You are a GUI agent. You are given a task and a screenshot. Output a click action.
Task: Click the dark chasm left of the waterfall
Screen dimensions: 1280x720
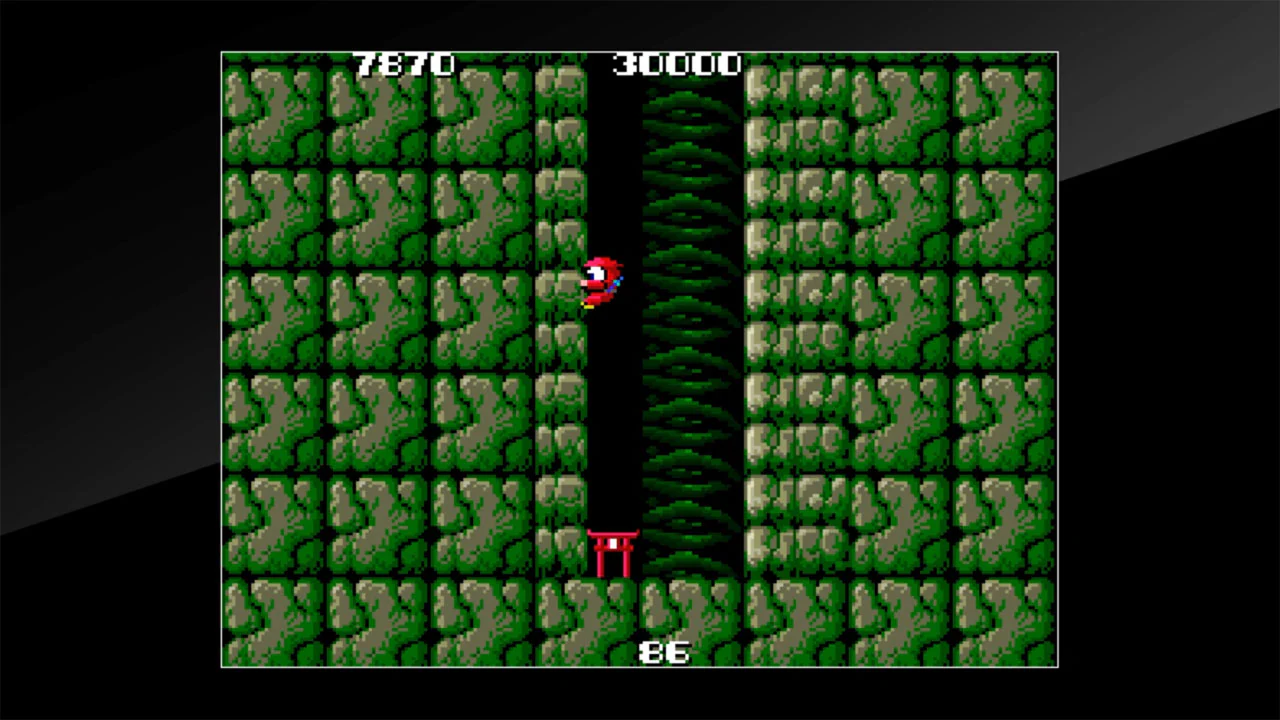[x=615, y=400]
